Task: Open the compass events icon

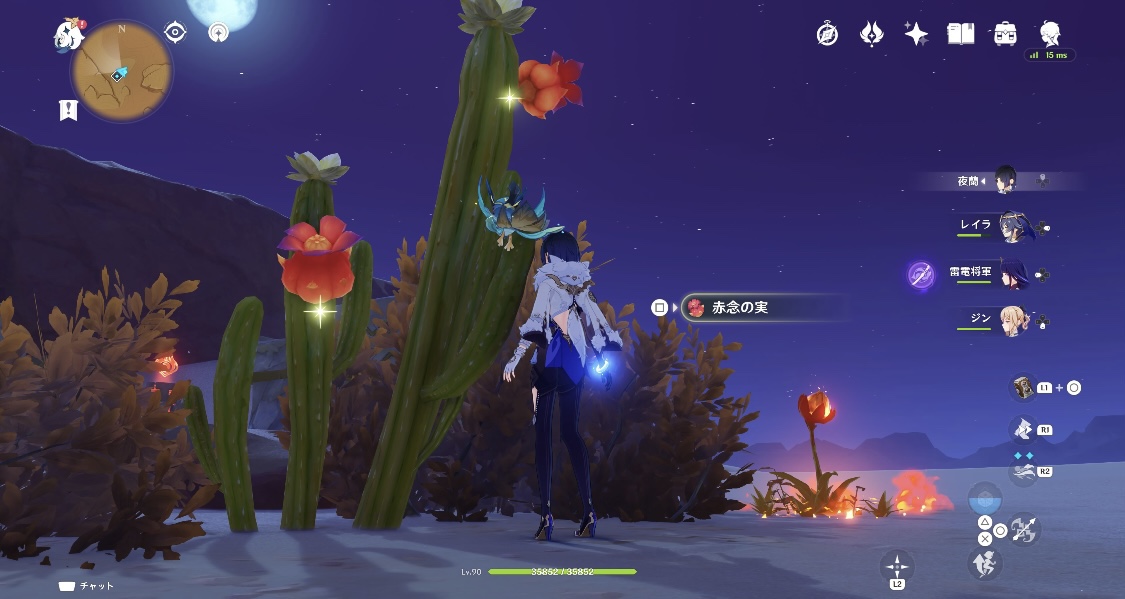Action: (x=827, y=34)
